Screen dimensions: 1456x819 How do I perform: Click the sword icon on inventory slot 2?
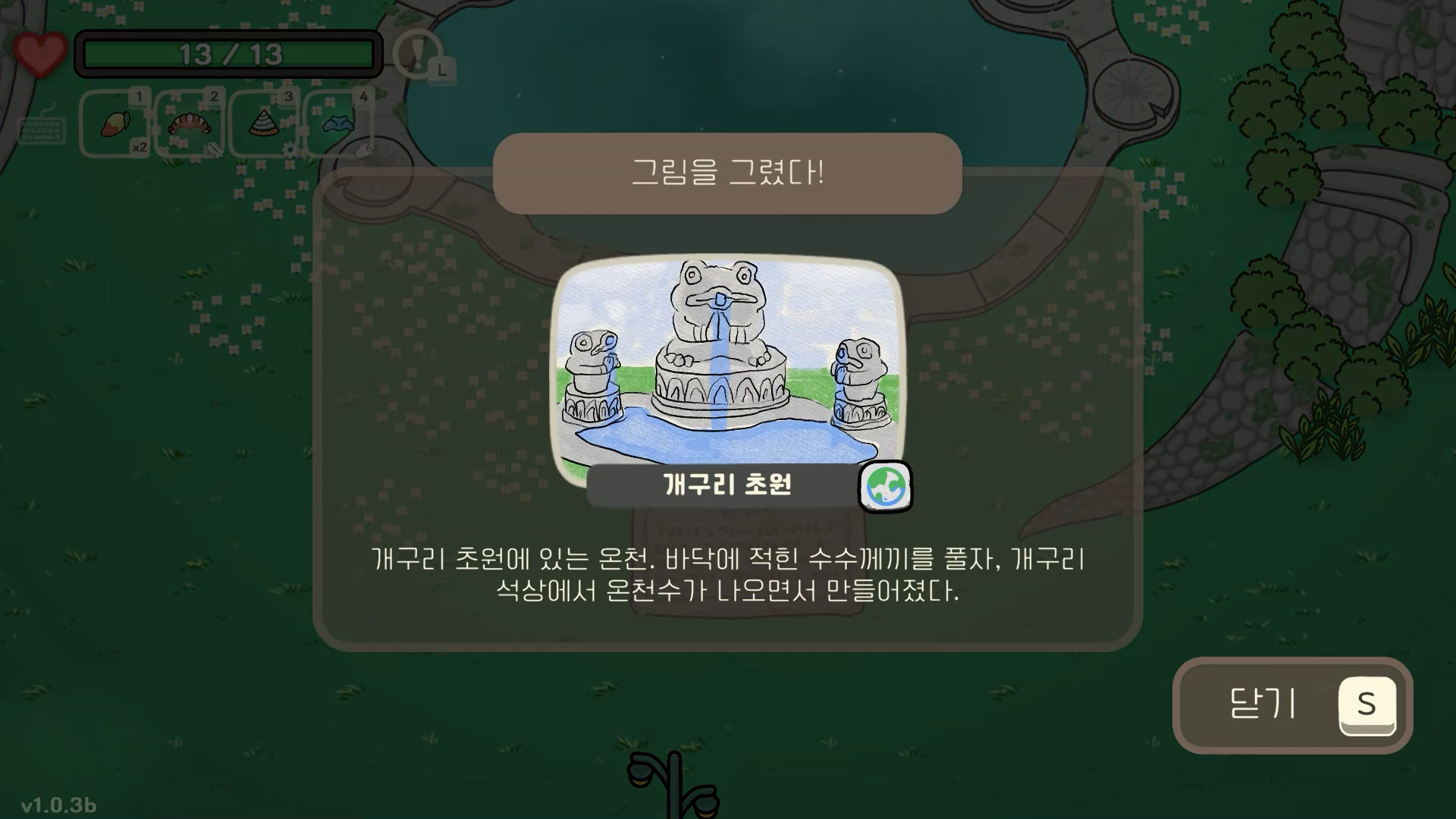(216, 150)
